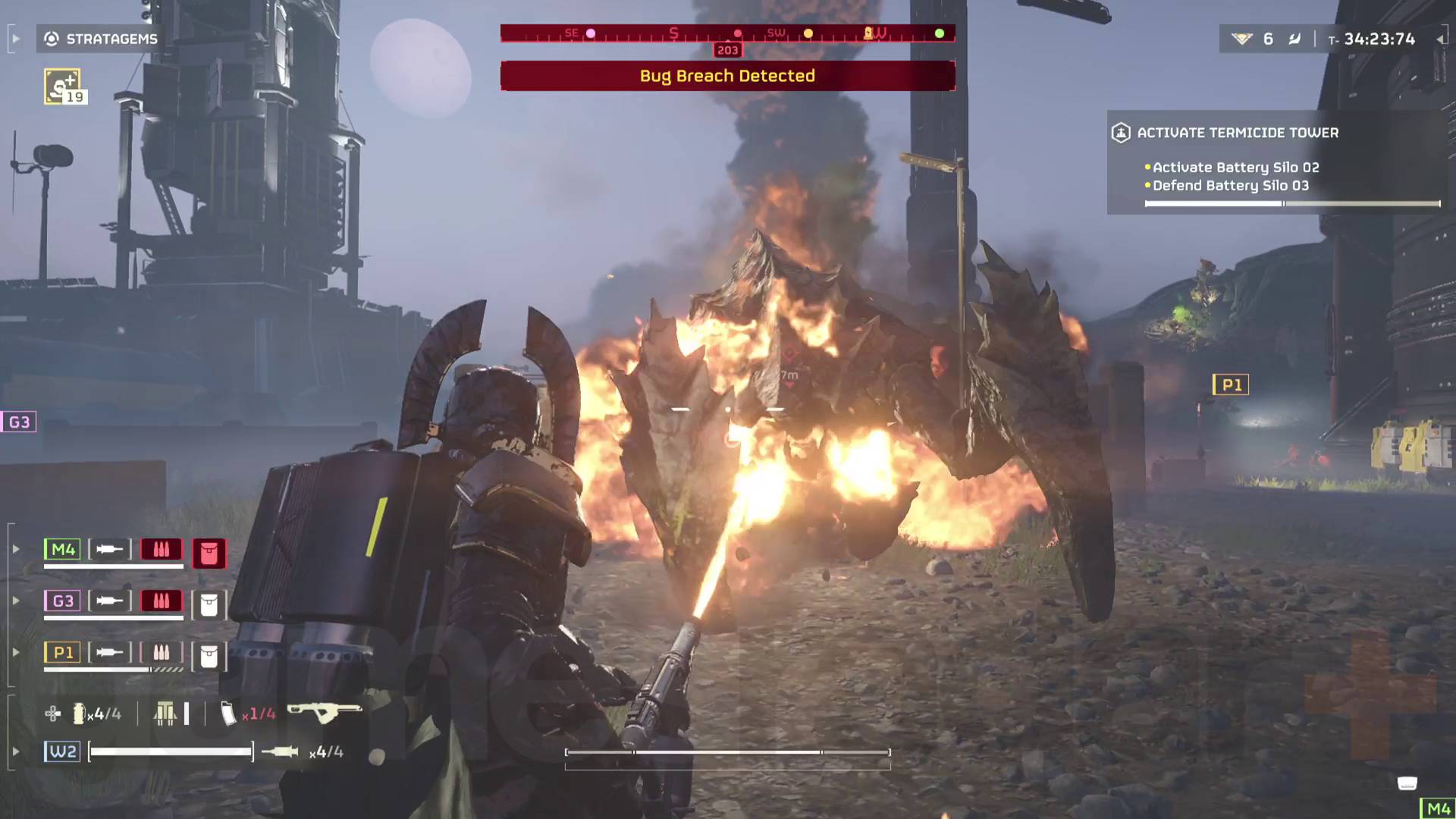Screen dimensions: 1456x819
Task: Click the Activate Battery Silo 02 objective text
Action: [1235, 168]
